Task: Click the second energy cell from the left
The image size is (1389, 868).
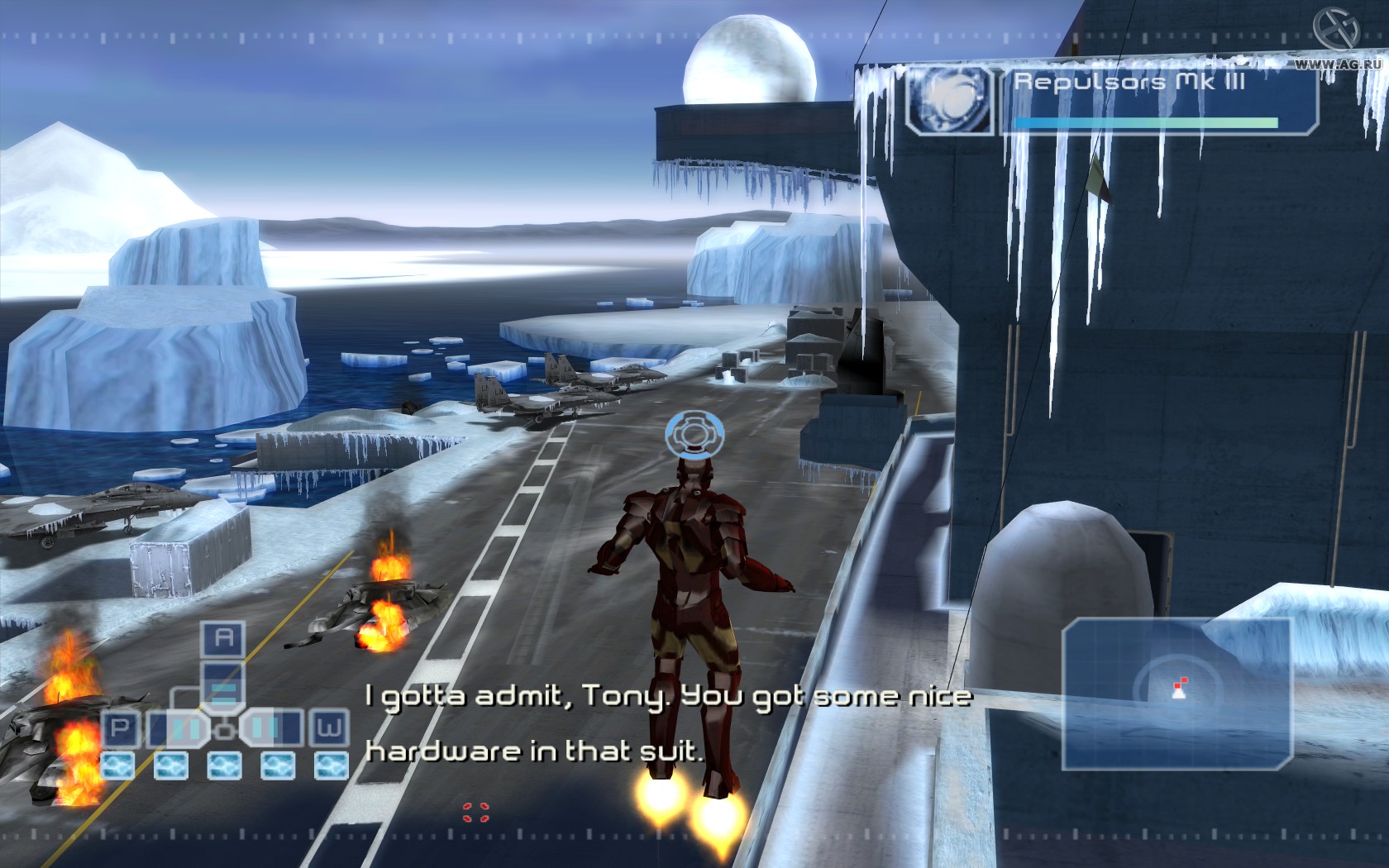Action: coord(170,765)
